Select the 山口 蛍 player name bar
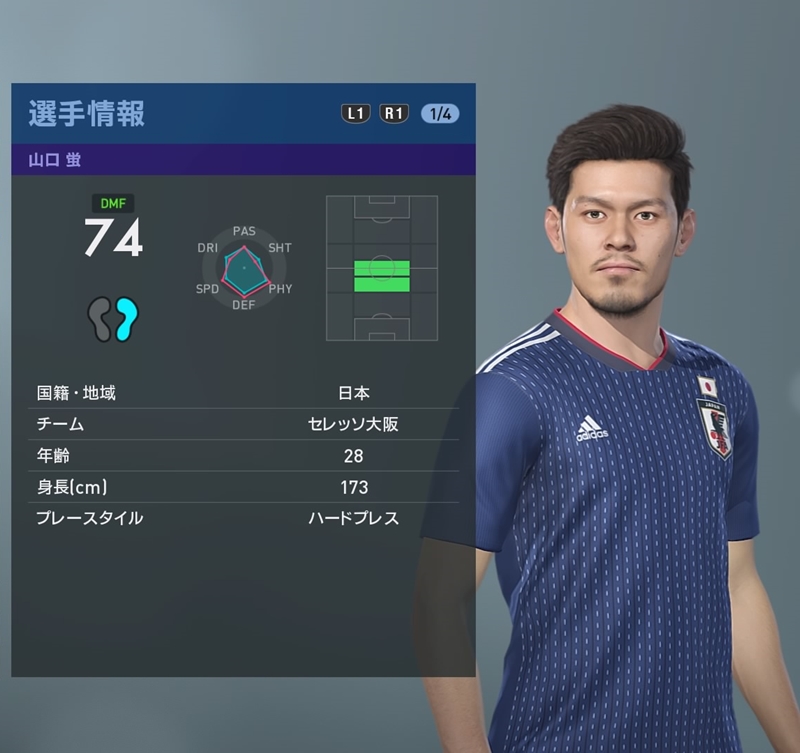Viewport: 800px width, 753px height. pos(243,160)
